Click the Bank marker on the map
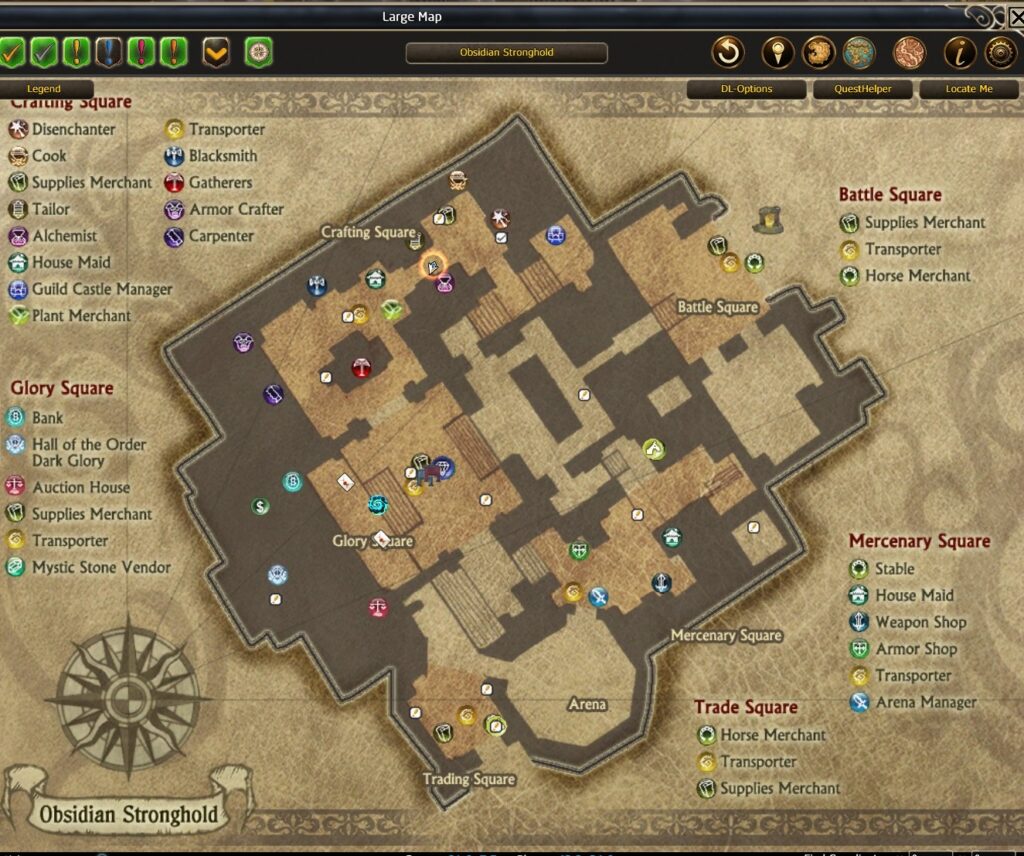The height and width of the screenshot is (856, 1024). click(292, 482)
